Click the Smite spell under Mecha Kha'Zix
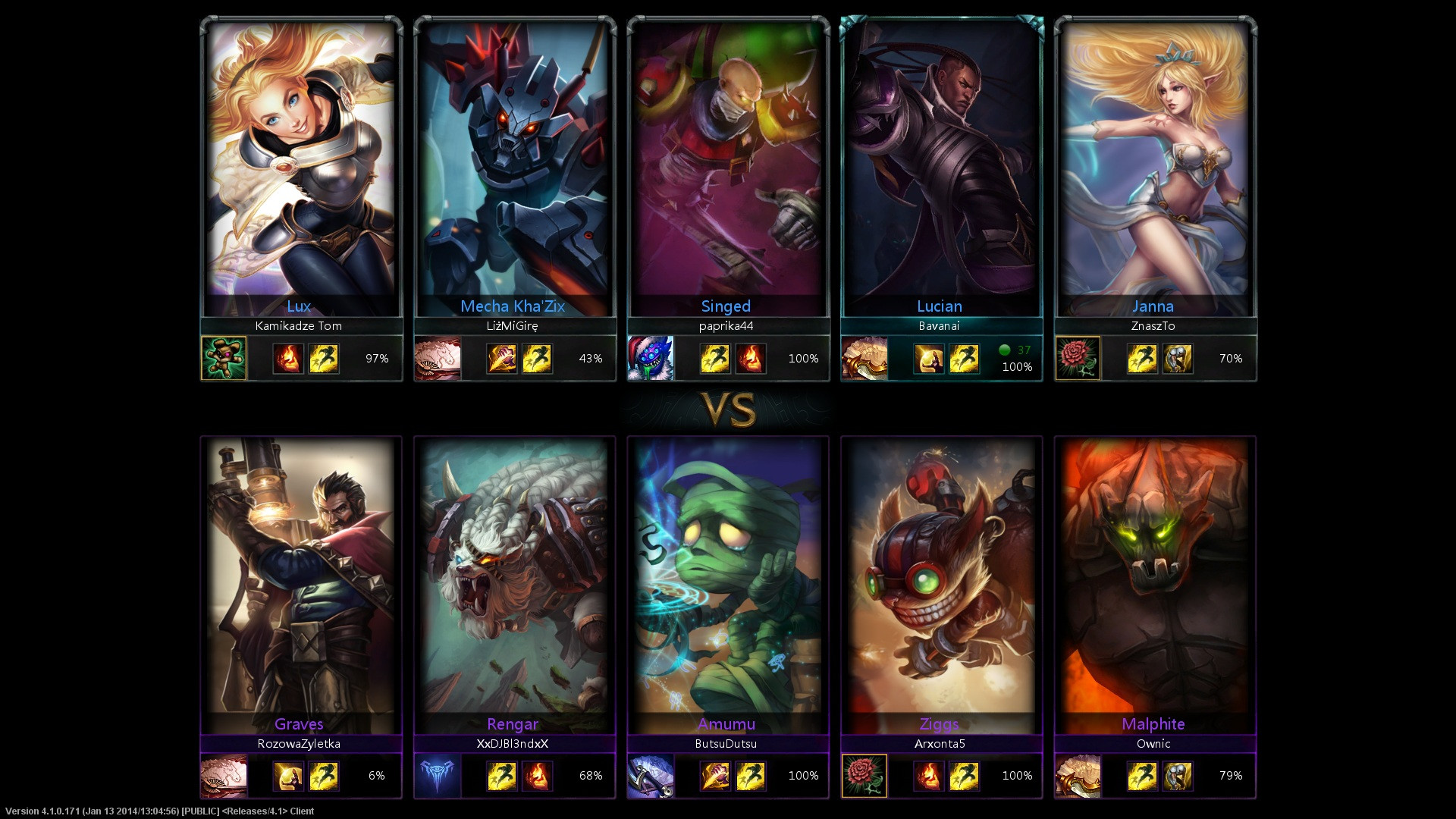 pos(502,359)
